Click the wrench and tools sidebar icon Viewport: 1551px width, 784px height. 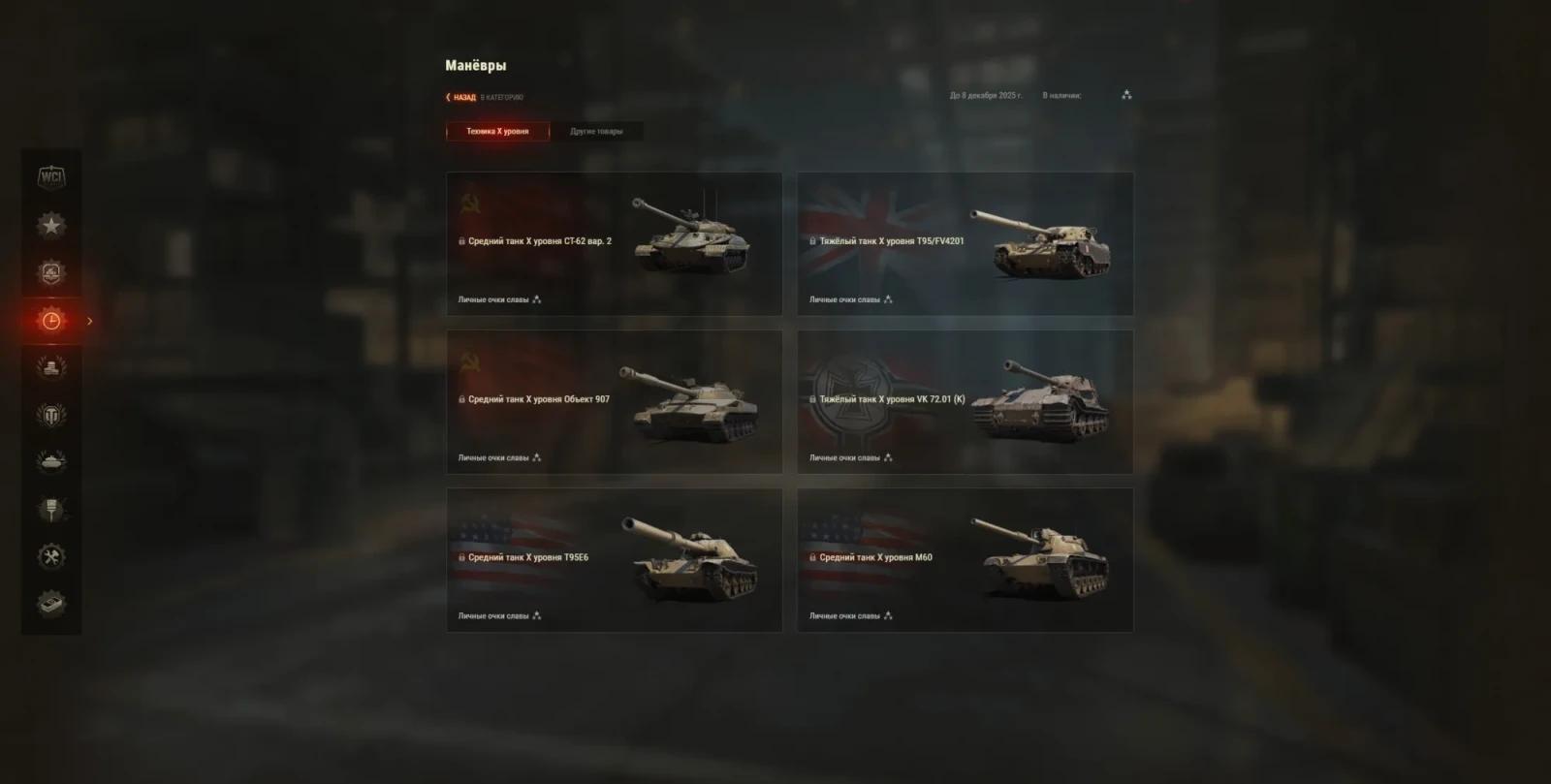click(51, 557)
